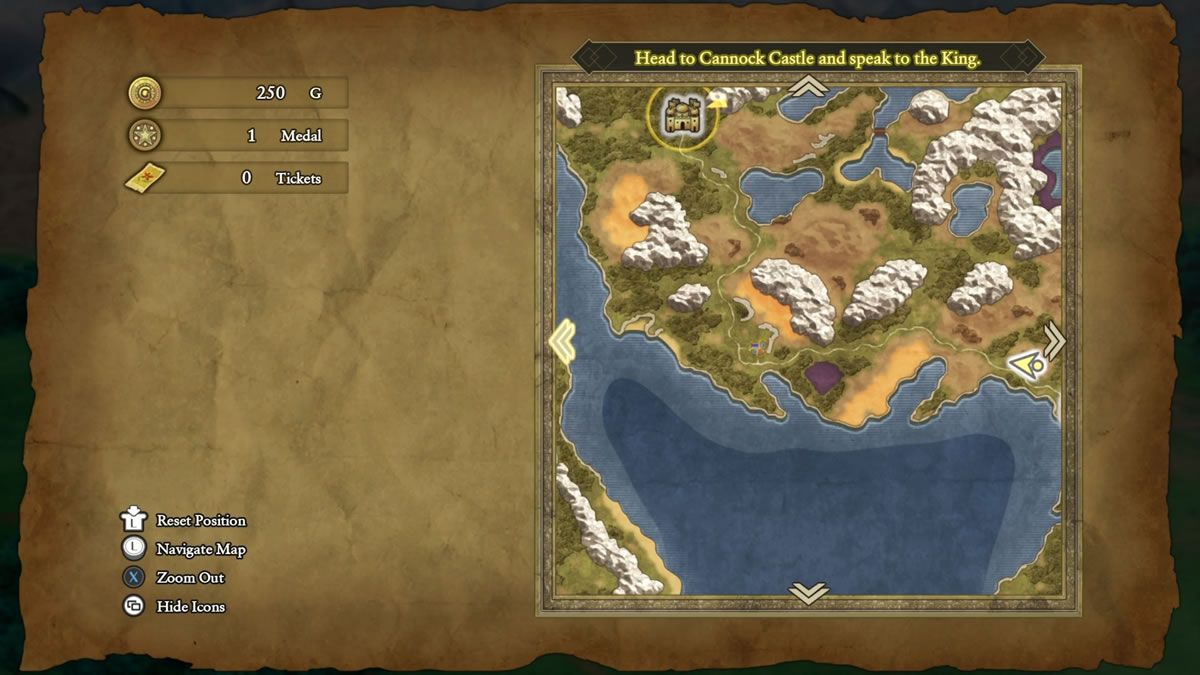This screenshot has height=675, width=1200.
Task: Click the map's bottom scroll arrow
Action: pos(808,593)
